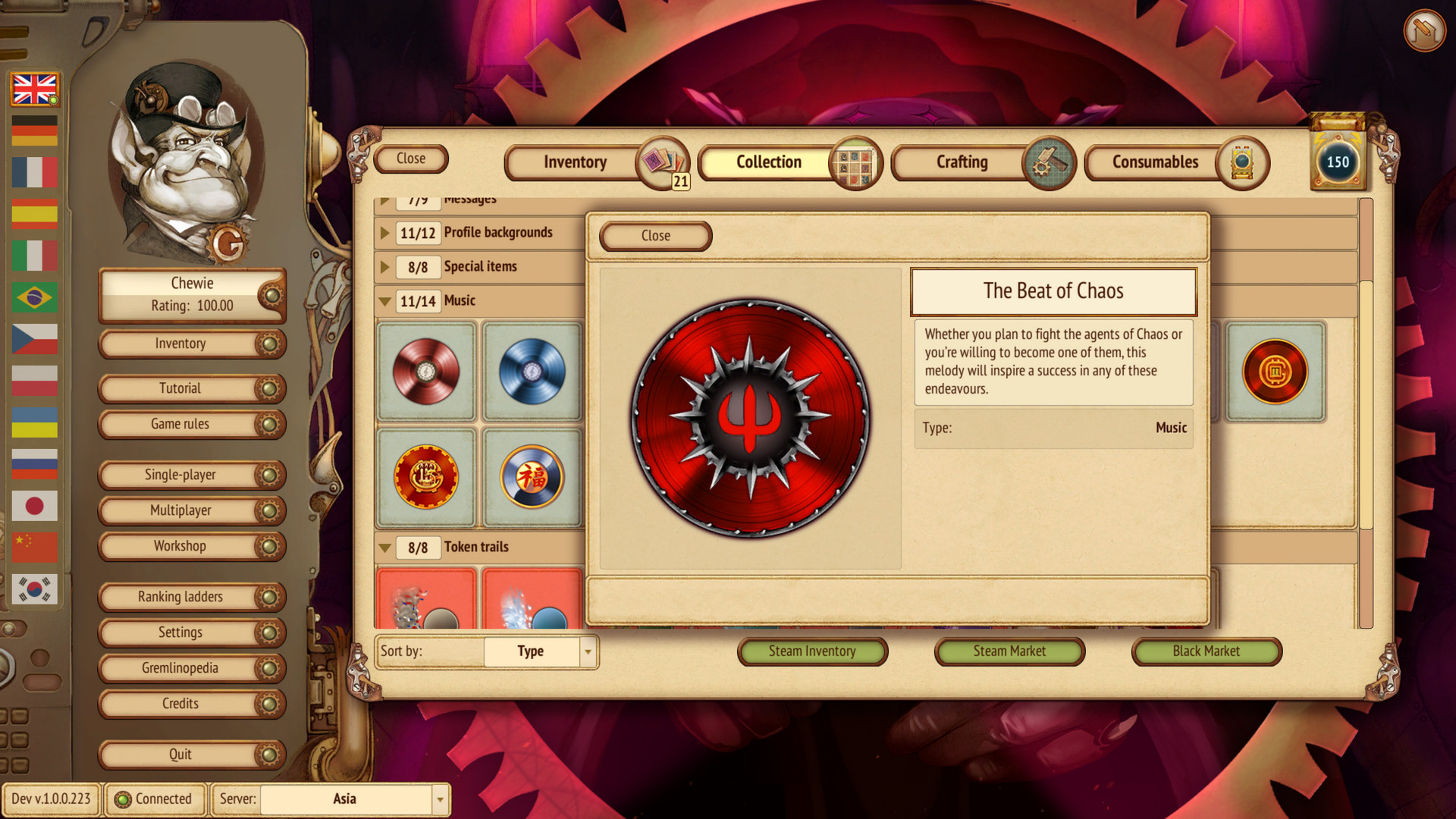Screen dimensions: 1456x819
Task: Switch to the Collection tab
Action: coord(767,162)
